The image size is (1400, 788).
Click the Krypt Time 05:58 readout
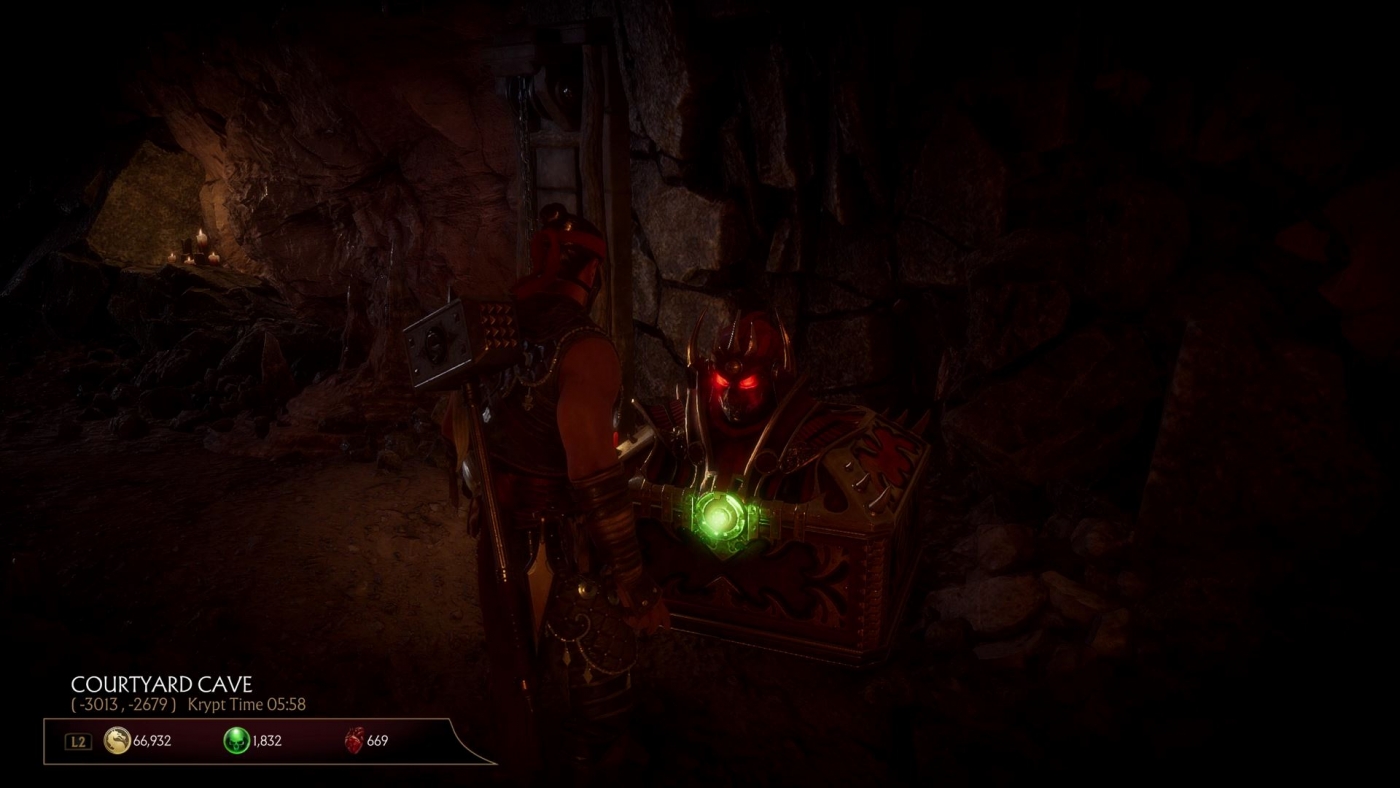pos(247,704)
